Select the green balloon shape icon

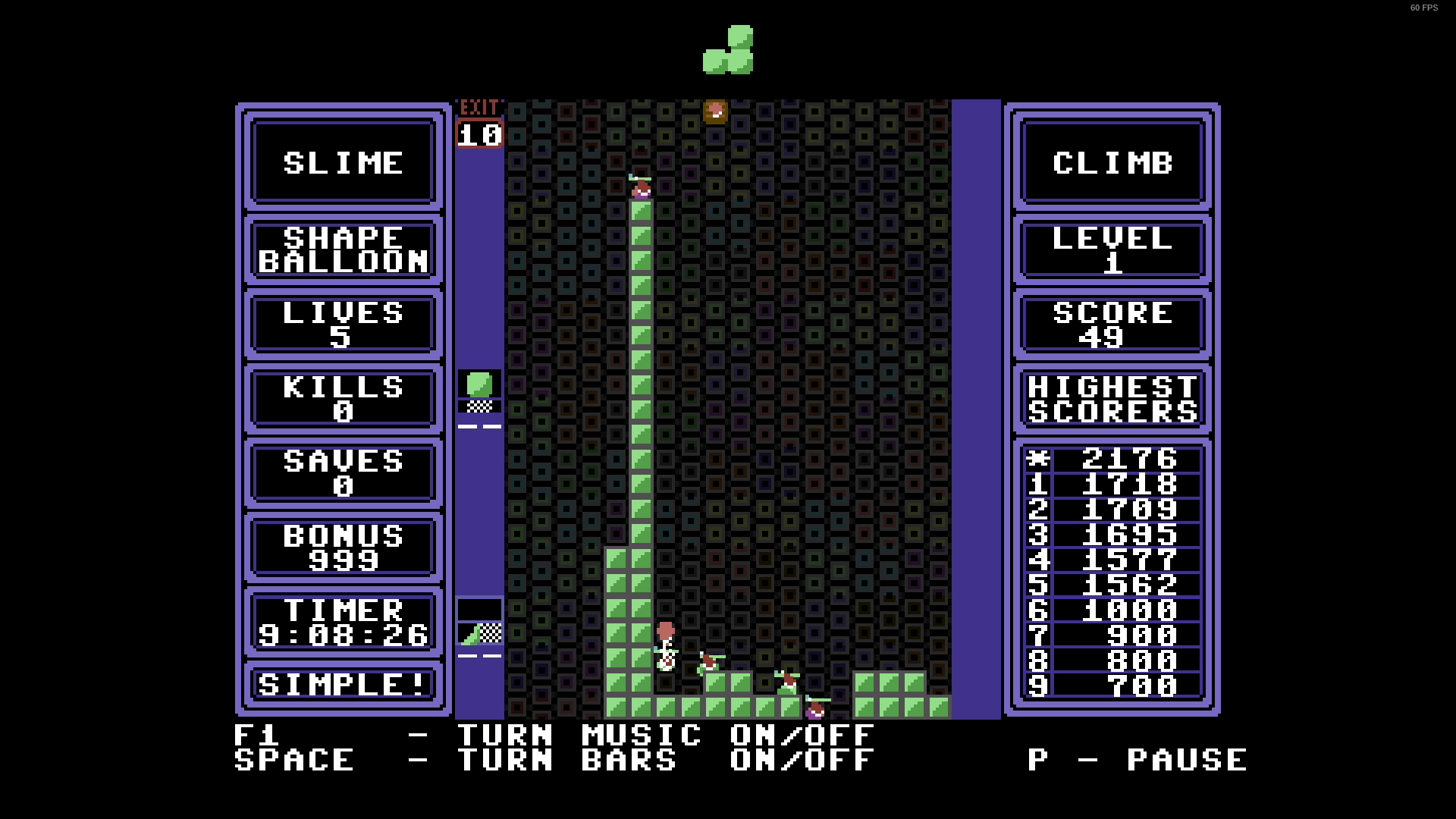pyautogui.click(x=479, y=385)
